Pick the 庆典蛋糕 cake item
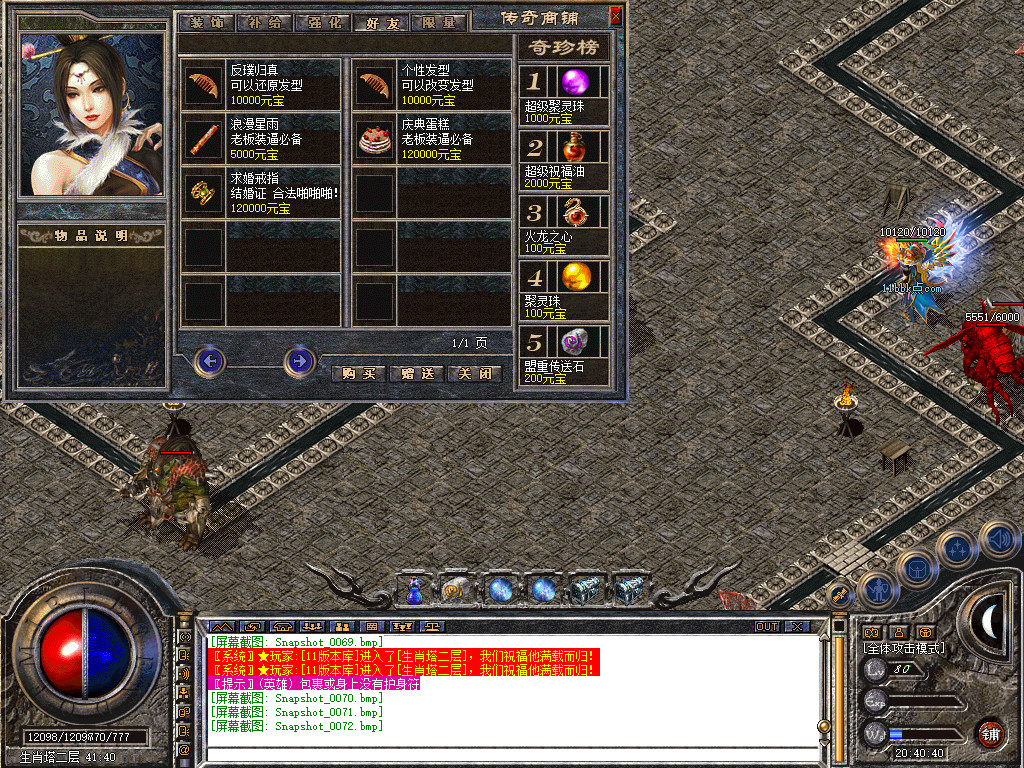Viewport: 1024px width, 768px height. (x=375, y=139)
